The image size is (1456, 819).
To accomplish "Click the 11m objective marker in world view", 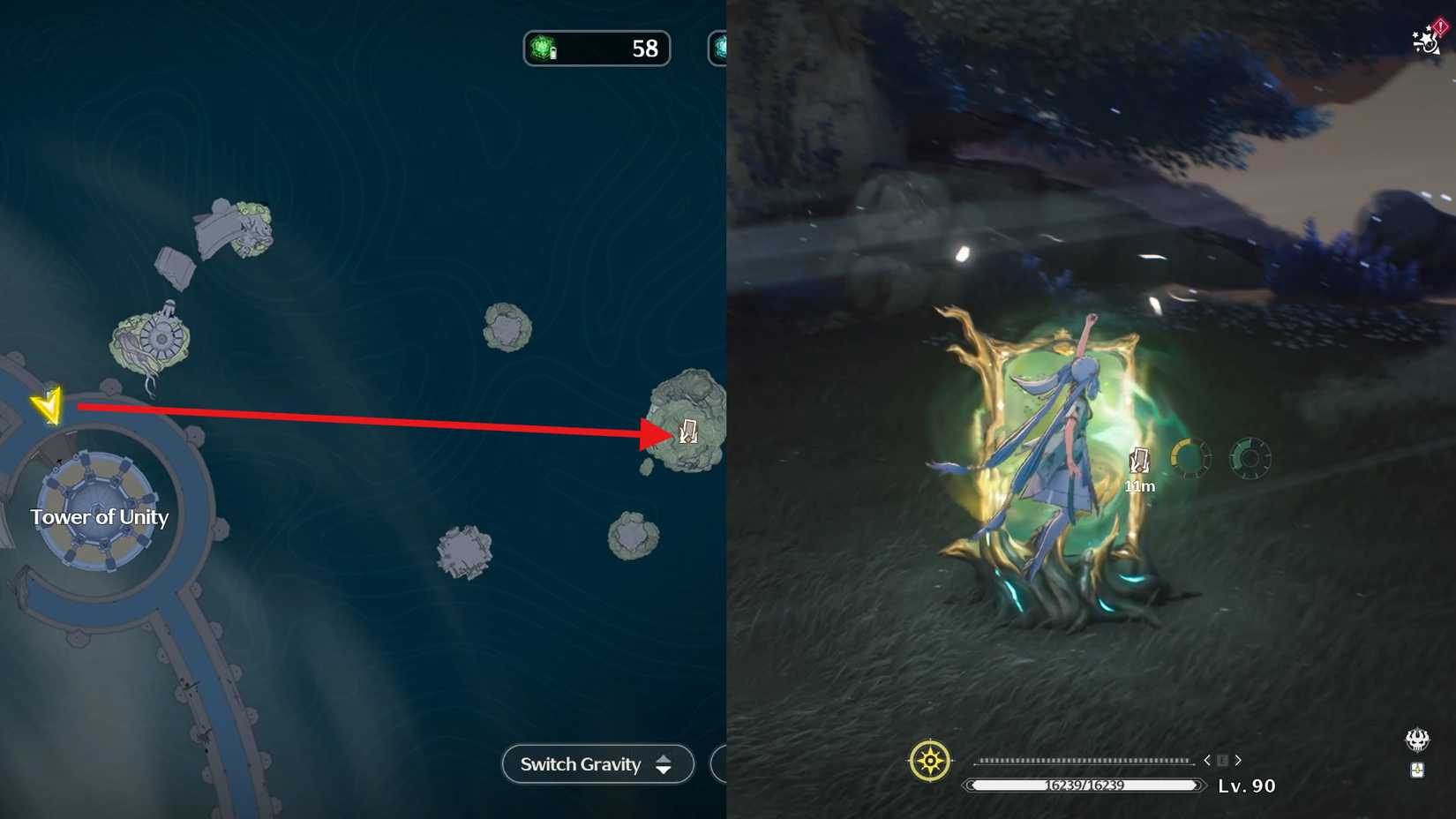I will [x=1140, y=460].
